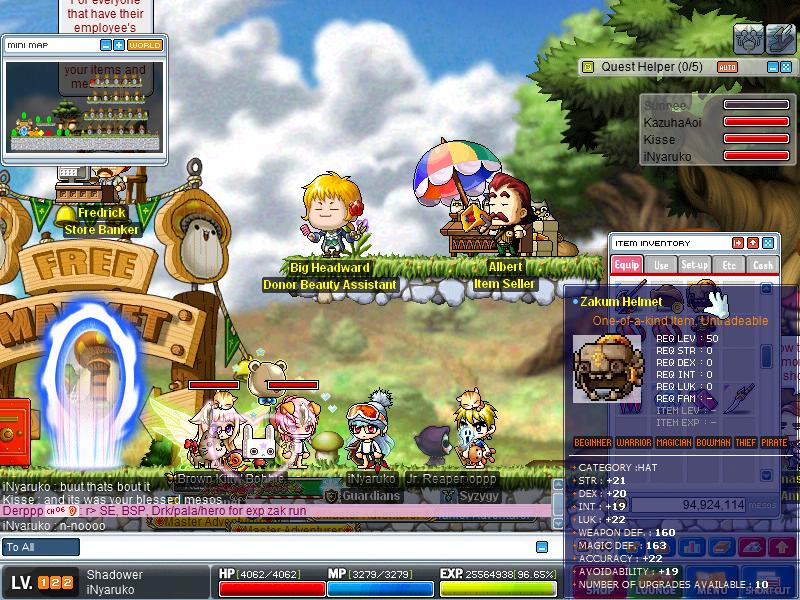Screen dimensions: 800x600
Task: Click the minimap's plus button
Action: click(x=119, y=45)
